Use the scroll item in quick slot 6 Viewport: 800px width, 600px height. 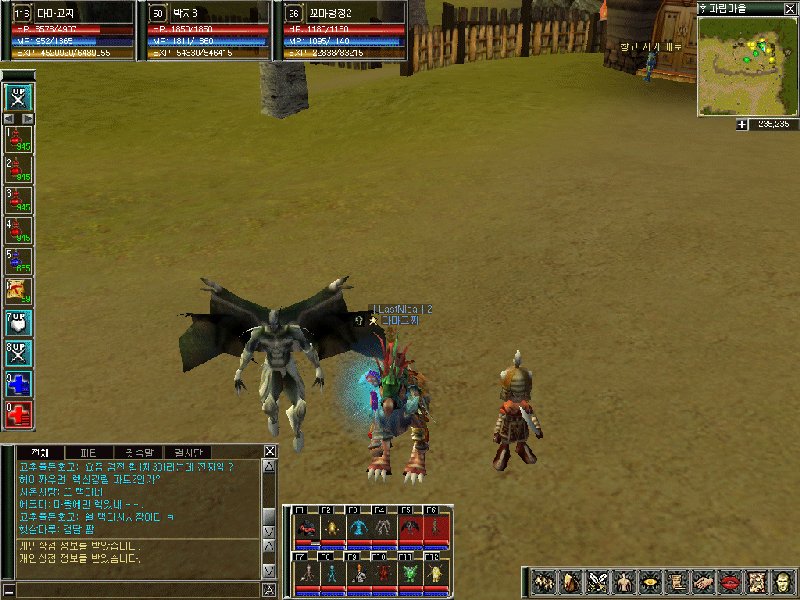pyautogui.click(x=19, y=291)
